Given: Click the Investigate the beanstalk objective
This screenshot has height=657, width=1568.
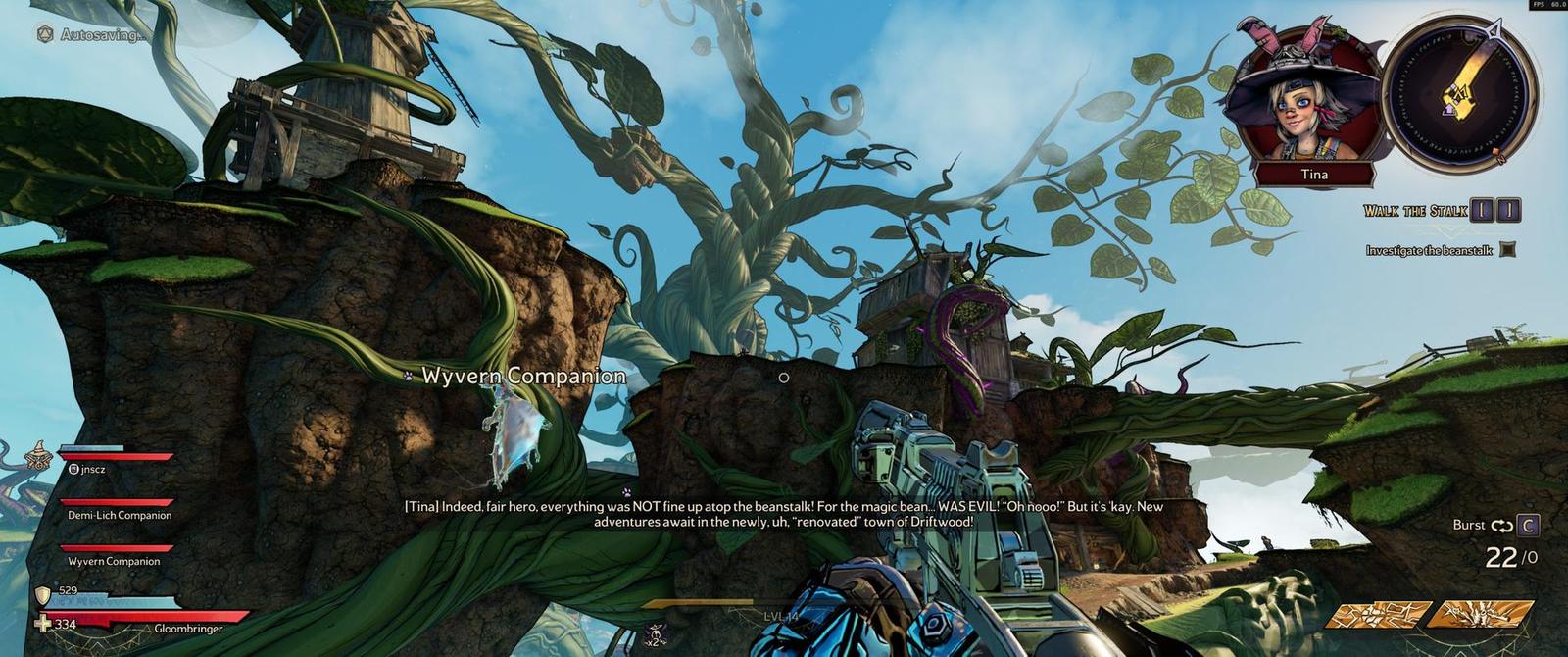Looking at the screenshot, I should click(x=1429, y=251).
